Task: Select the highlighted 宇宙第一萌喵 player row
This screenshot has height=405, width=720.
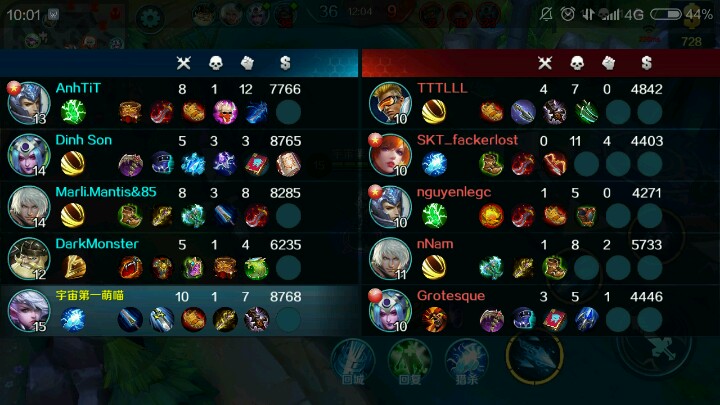Action: click(x=180, y=309)
